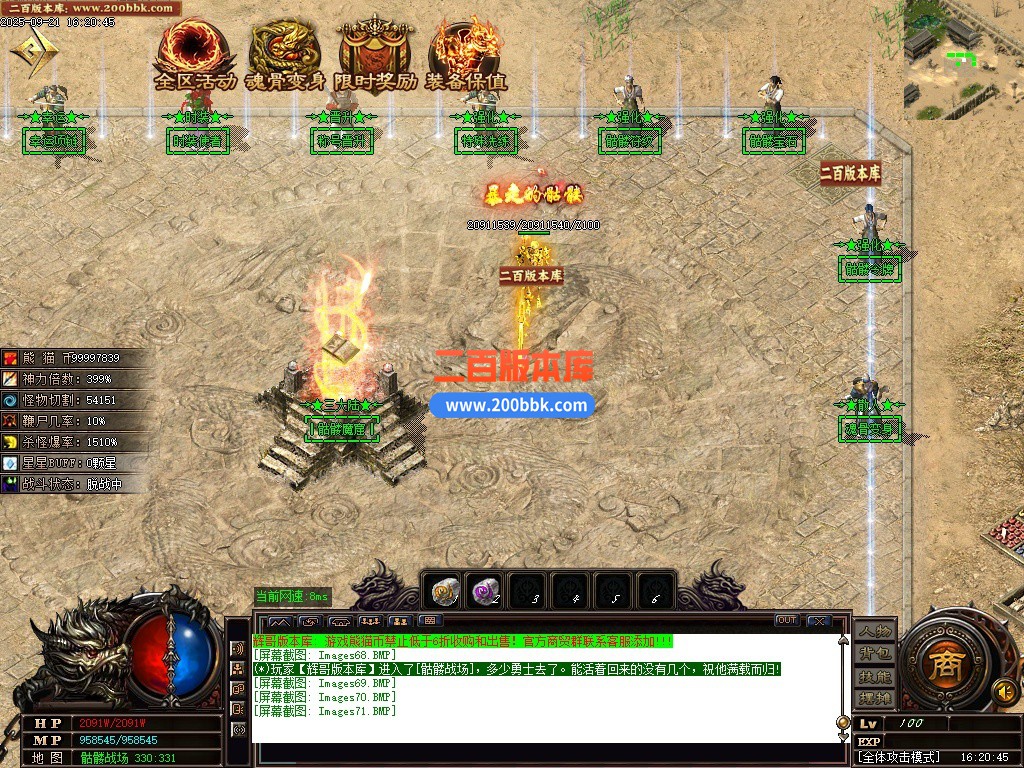Open the 技能 skills panel
This screenshot has height=768, width=1024.
click(874, 676)
